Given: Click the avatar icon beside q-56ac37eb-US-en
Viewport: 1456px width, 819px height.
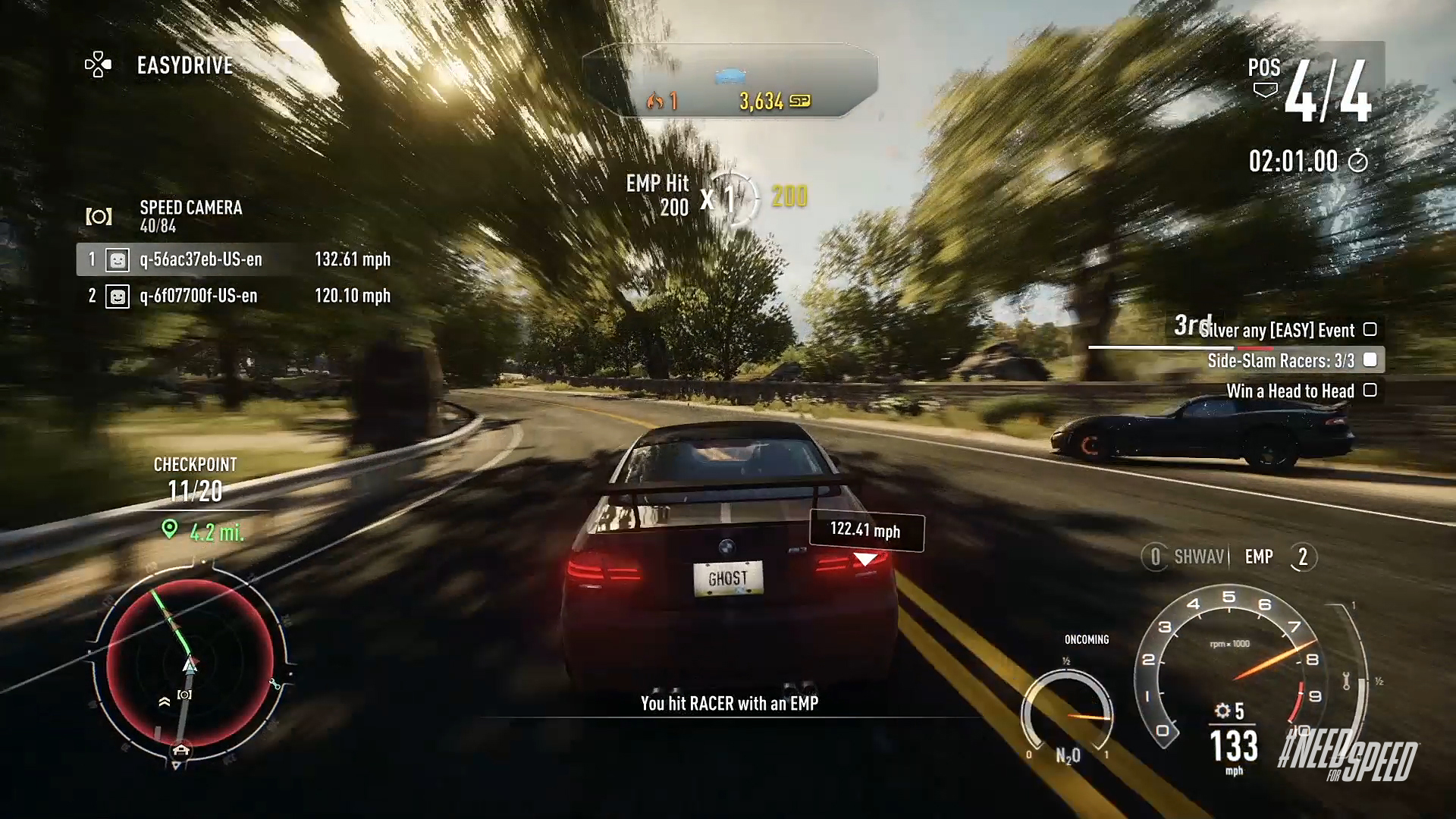Looking at the screenshot, I should (x=118, y=259).
